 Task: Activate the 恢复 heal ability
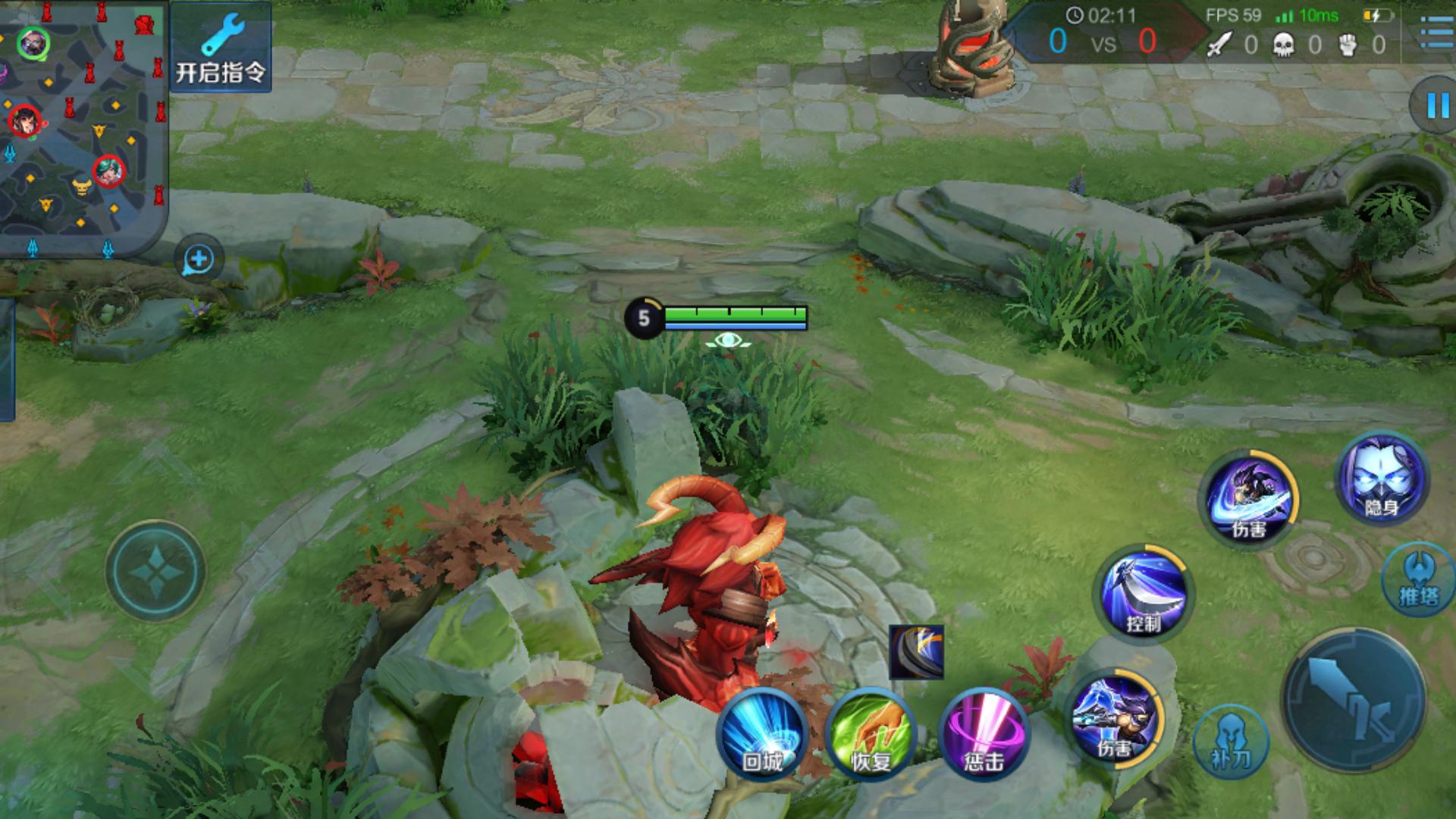[871, 734]
